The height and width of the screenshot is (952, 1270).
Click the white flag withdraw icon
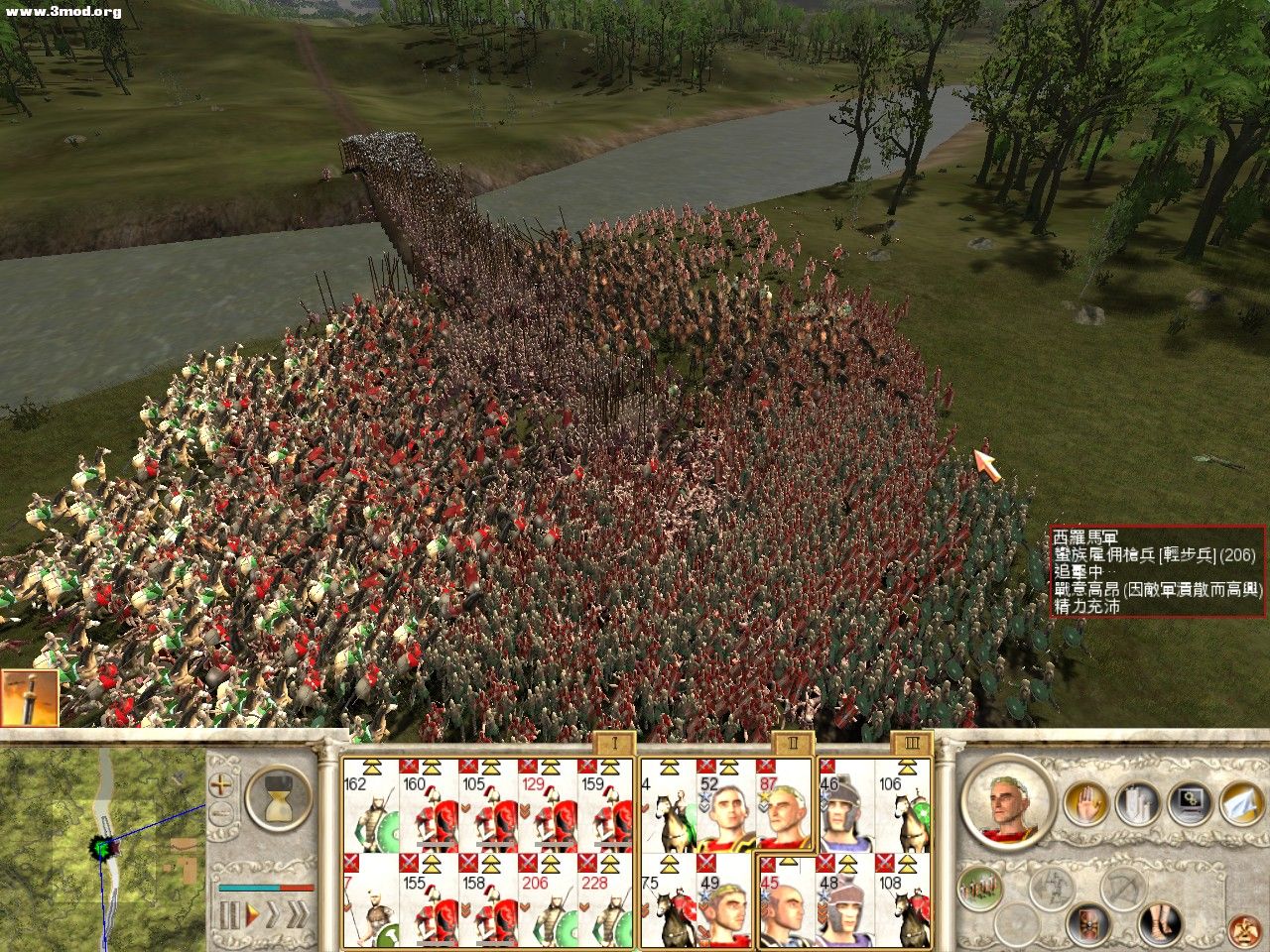(x=1240, y=801)
